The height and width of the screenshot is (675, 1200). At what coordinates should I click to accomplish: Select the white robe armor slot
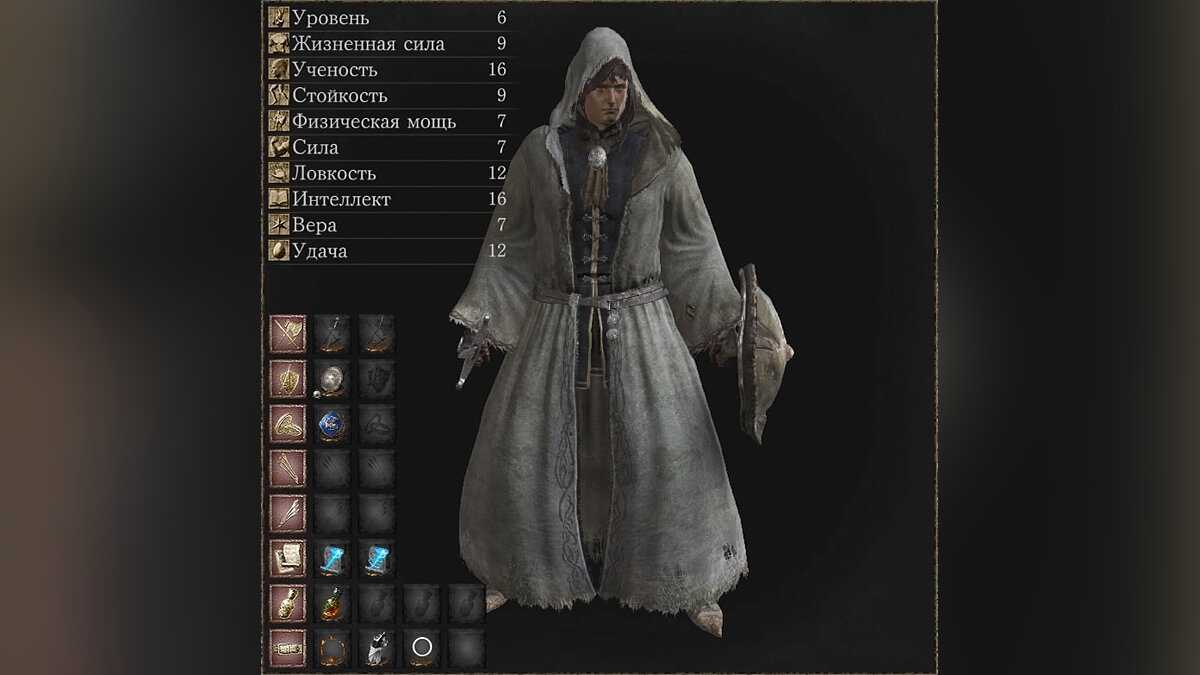coord(377,649)
